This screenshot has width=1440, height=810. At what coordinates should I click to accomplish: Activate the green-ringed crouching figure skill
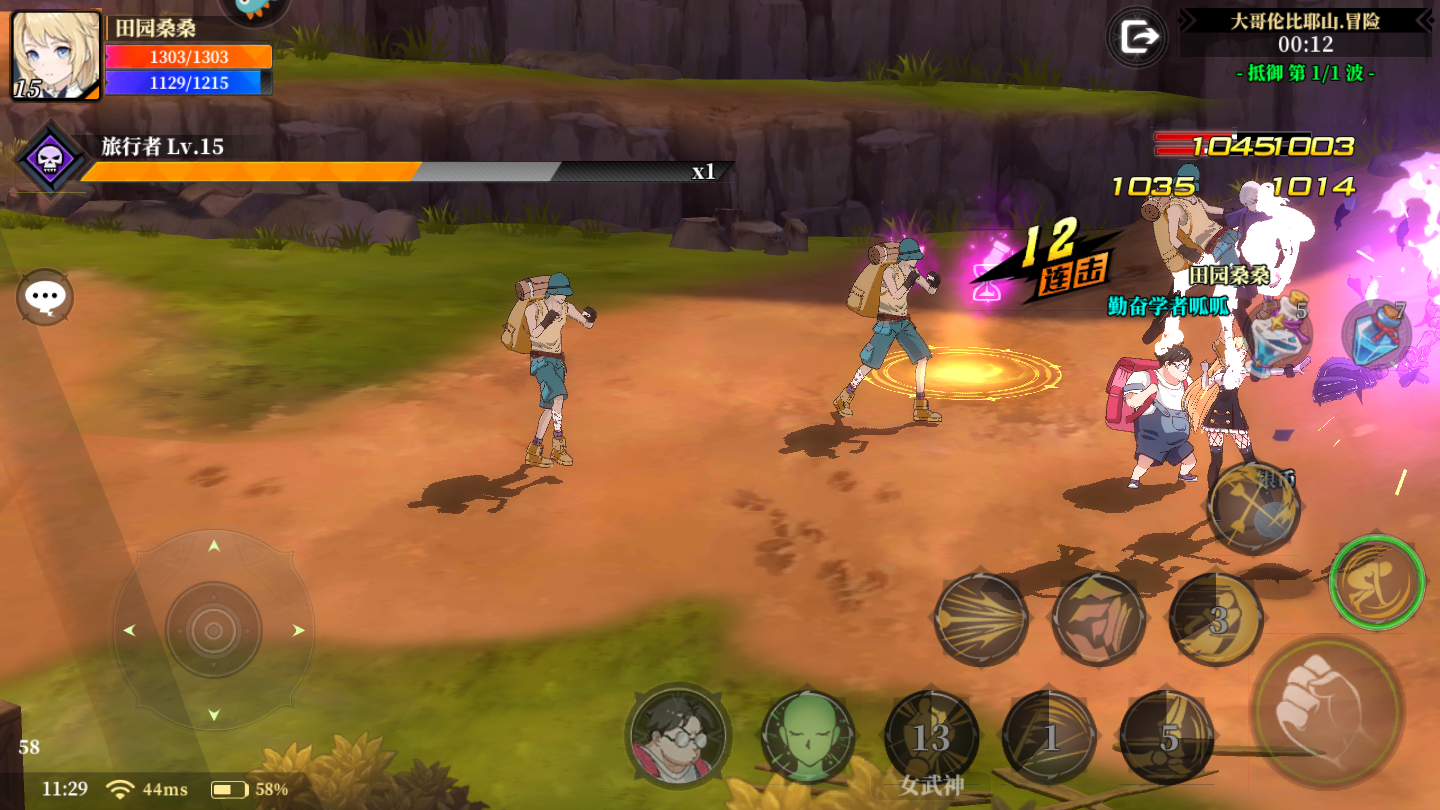pyautogui.click(x=1377, y=582)
